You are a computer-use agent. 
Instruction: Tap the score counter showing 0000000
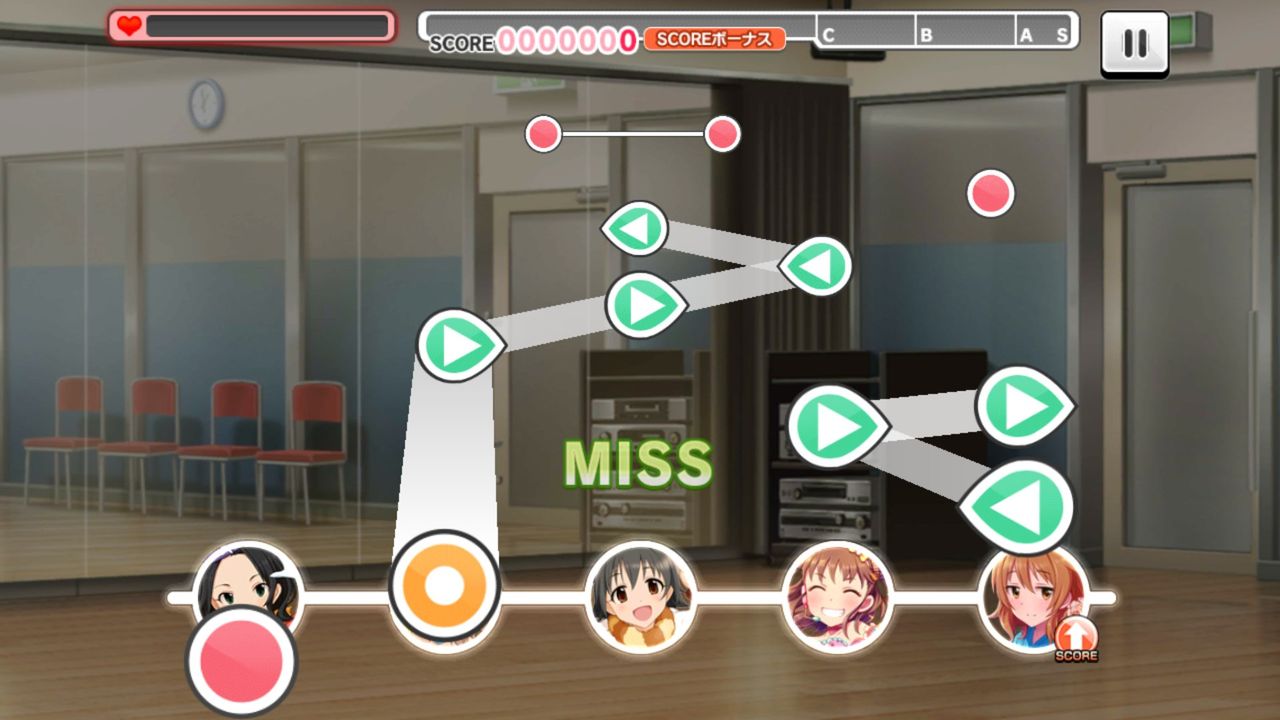pos(567,41)
